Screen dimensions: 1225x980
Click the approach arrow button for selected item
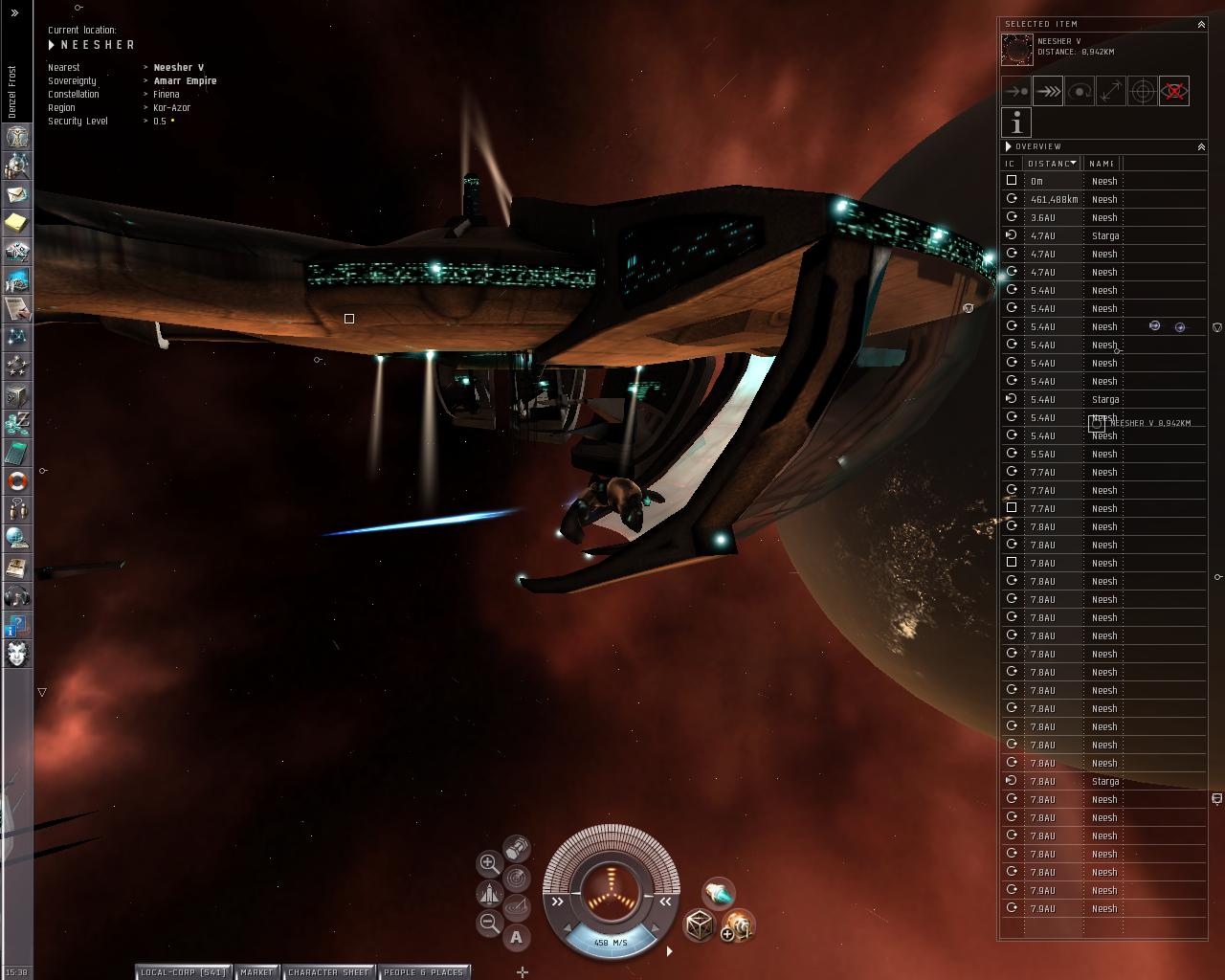click(x=1016, y=91)
